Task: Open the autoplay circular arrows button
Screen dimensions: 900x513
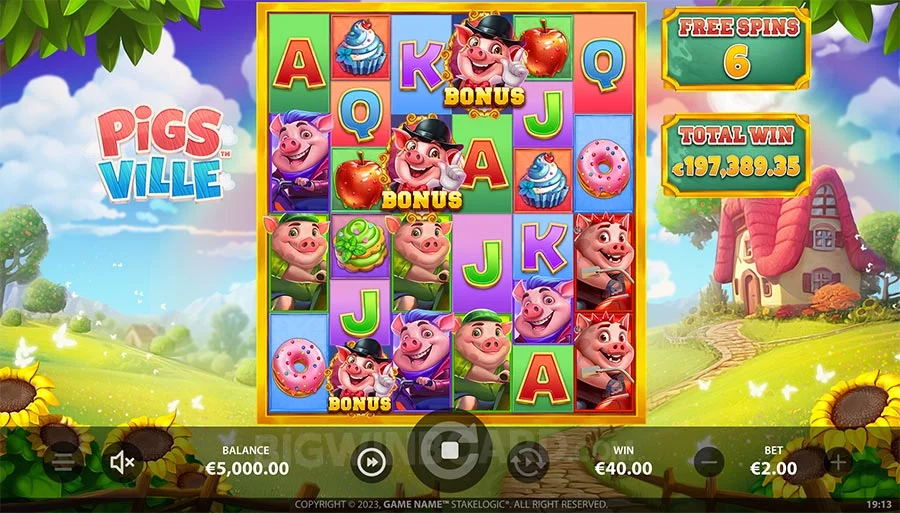Action: [527, 462]
